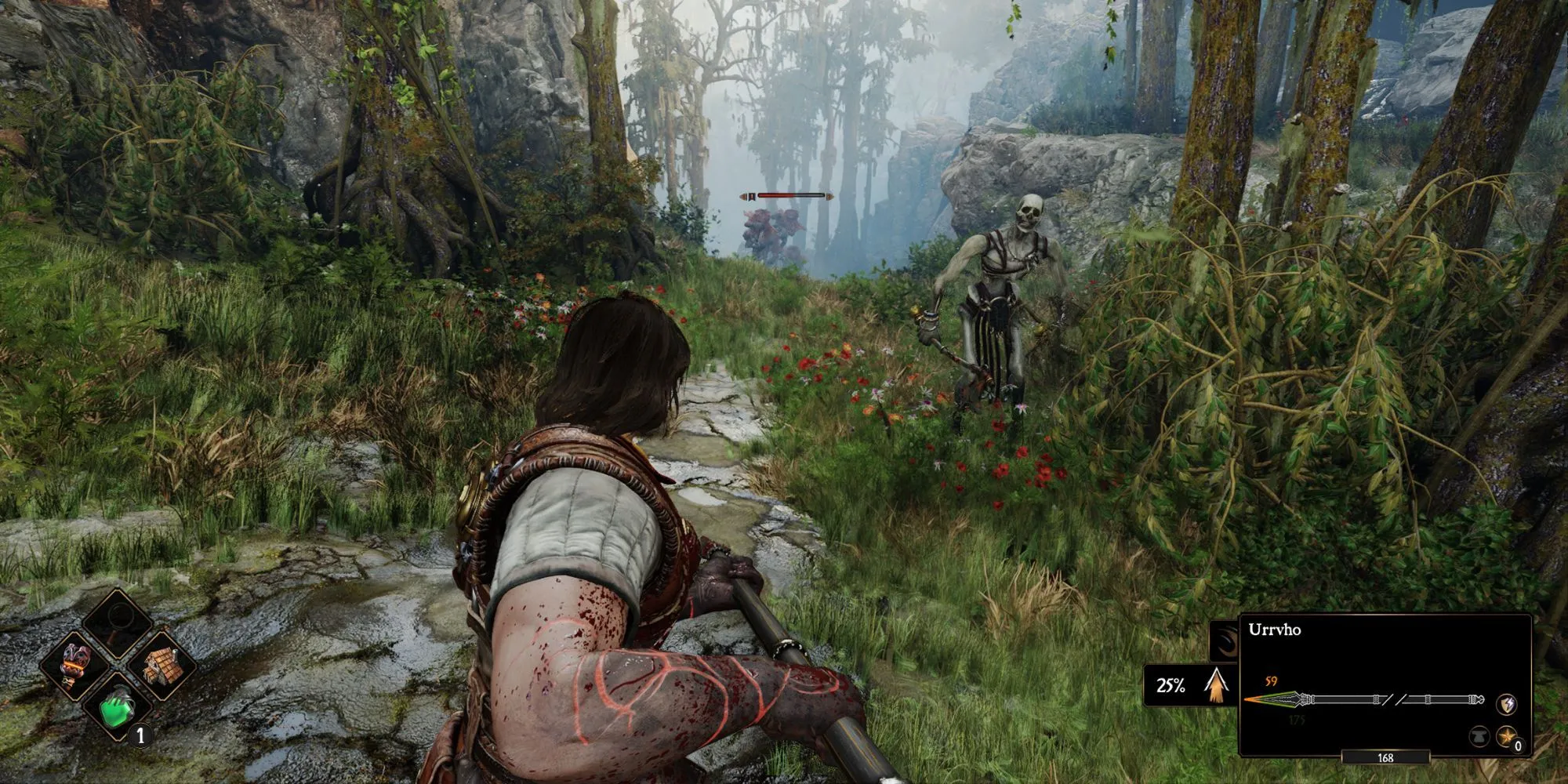1568x784 pixels.
Task: Select the magnifying glass quick slot
Action: 118,624
